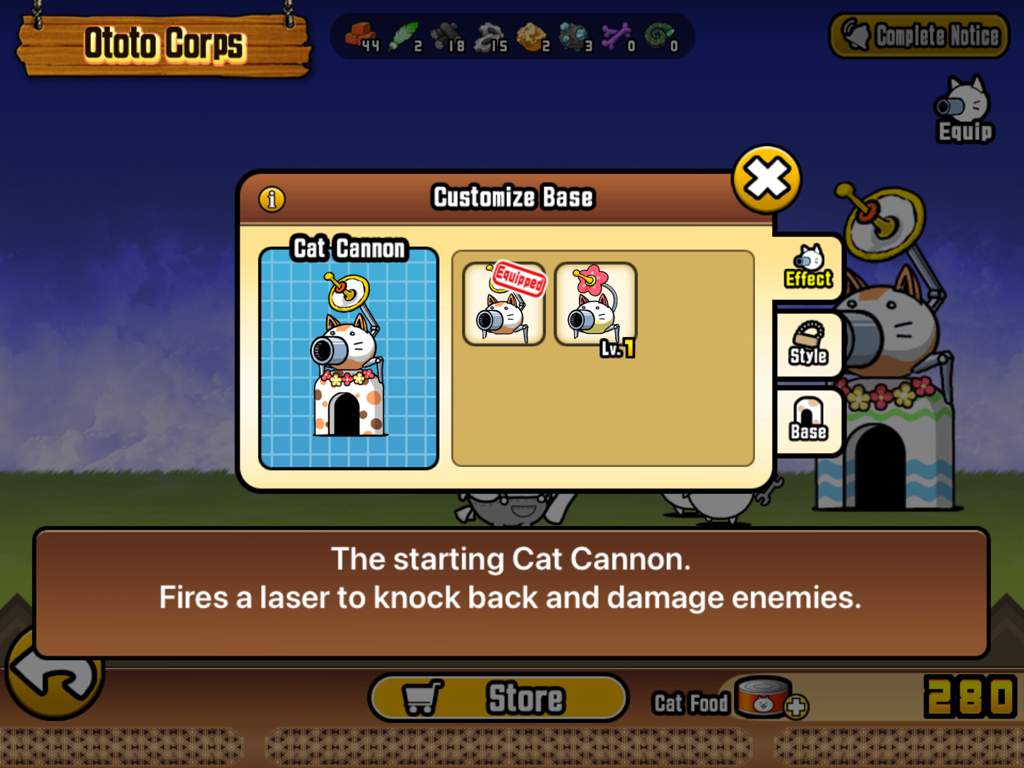
Task: Open the Base tab
Action: click(808, 419)
